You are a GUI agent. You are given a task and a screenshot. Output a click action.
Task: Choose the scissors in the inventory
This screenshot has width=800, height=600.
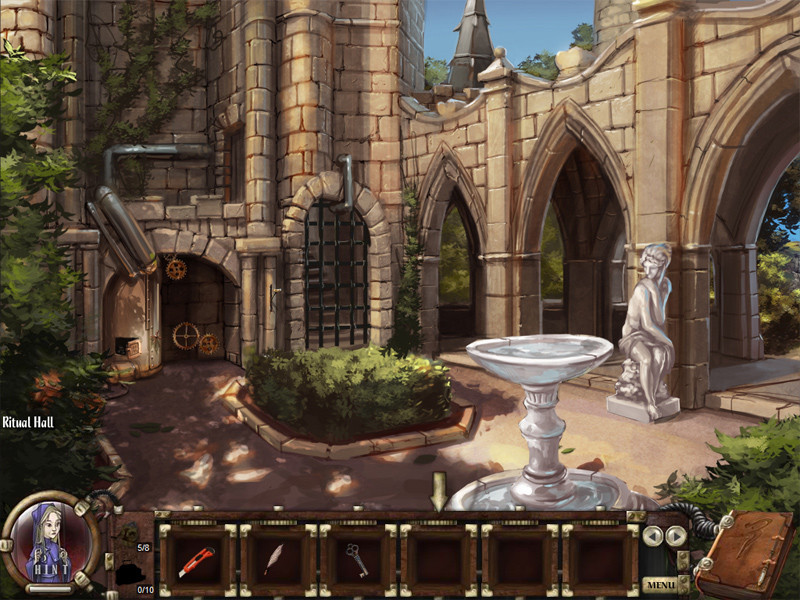click(x=357, y=560)
